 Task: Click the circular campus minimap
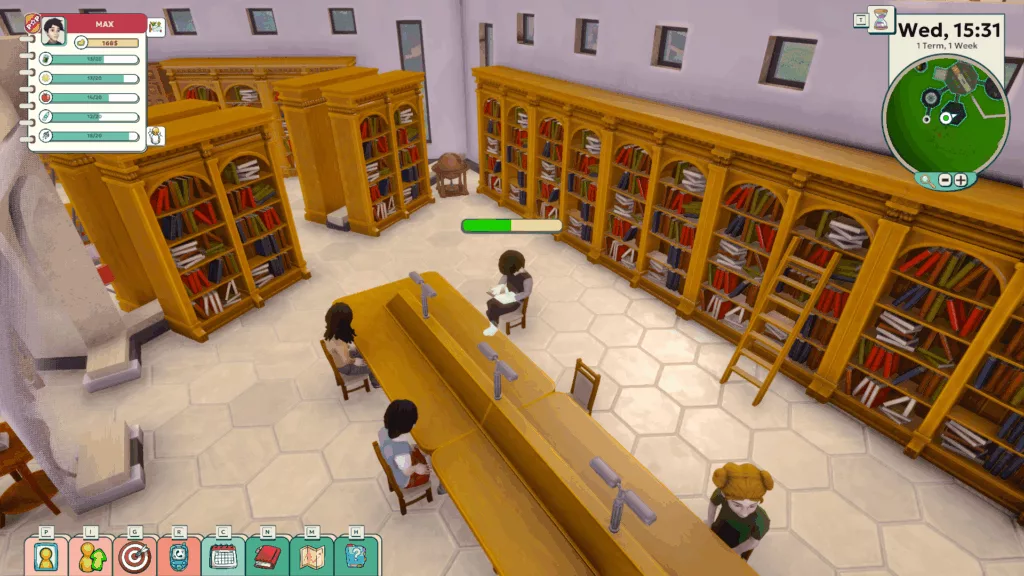click(944, 108)
